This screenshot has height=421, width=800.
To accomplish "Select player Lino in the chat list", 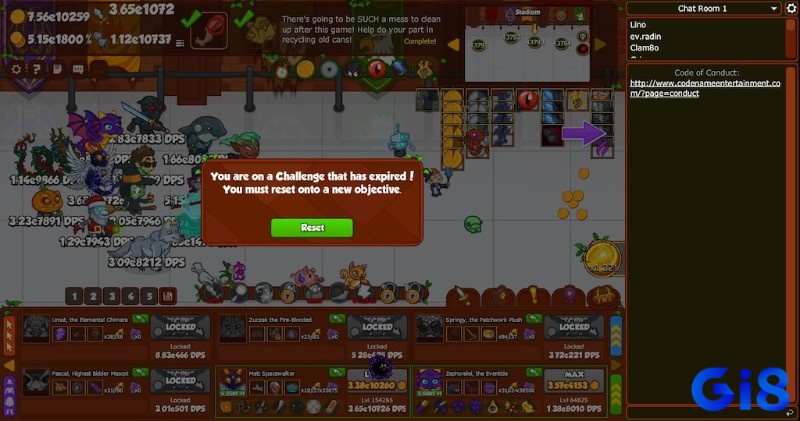I will pos(636,23).
